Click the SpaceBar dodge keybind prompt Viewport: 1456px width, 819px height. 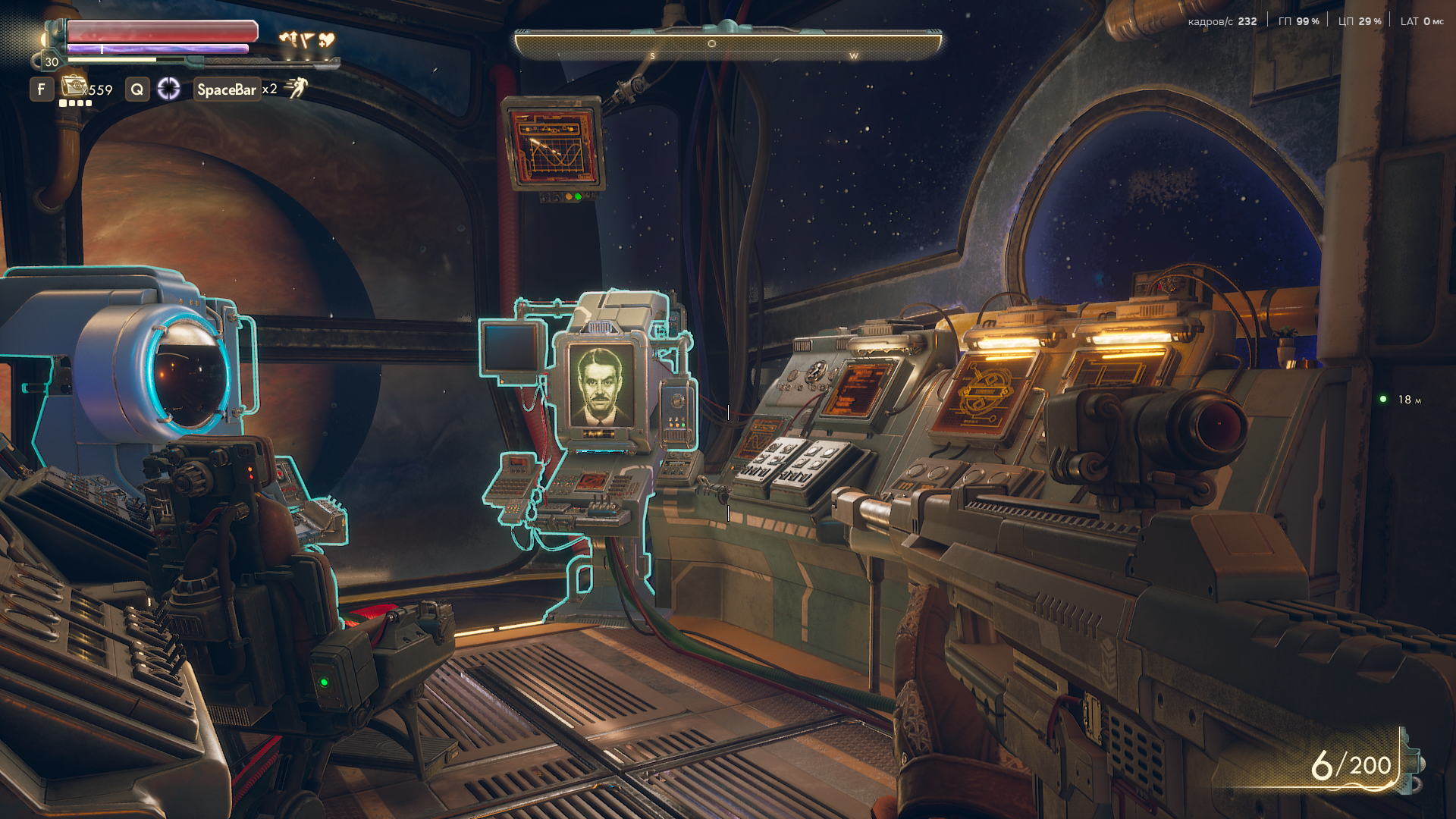click(227, 90)
